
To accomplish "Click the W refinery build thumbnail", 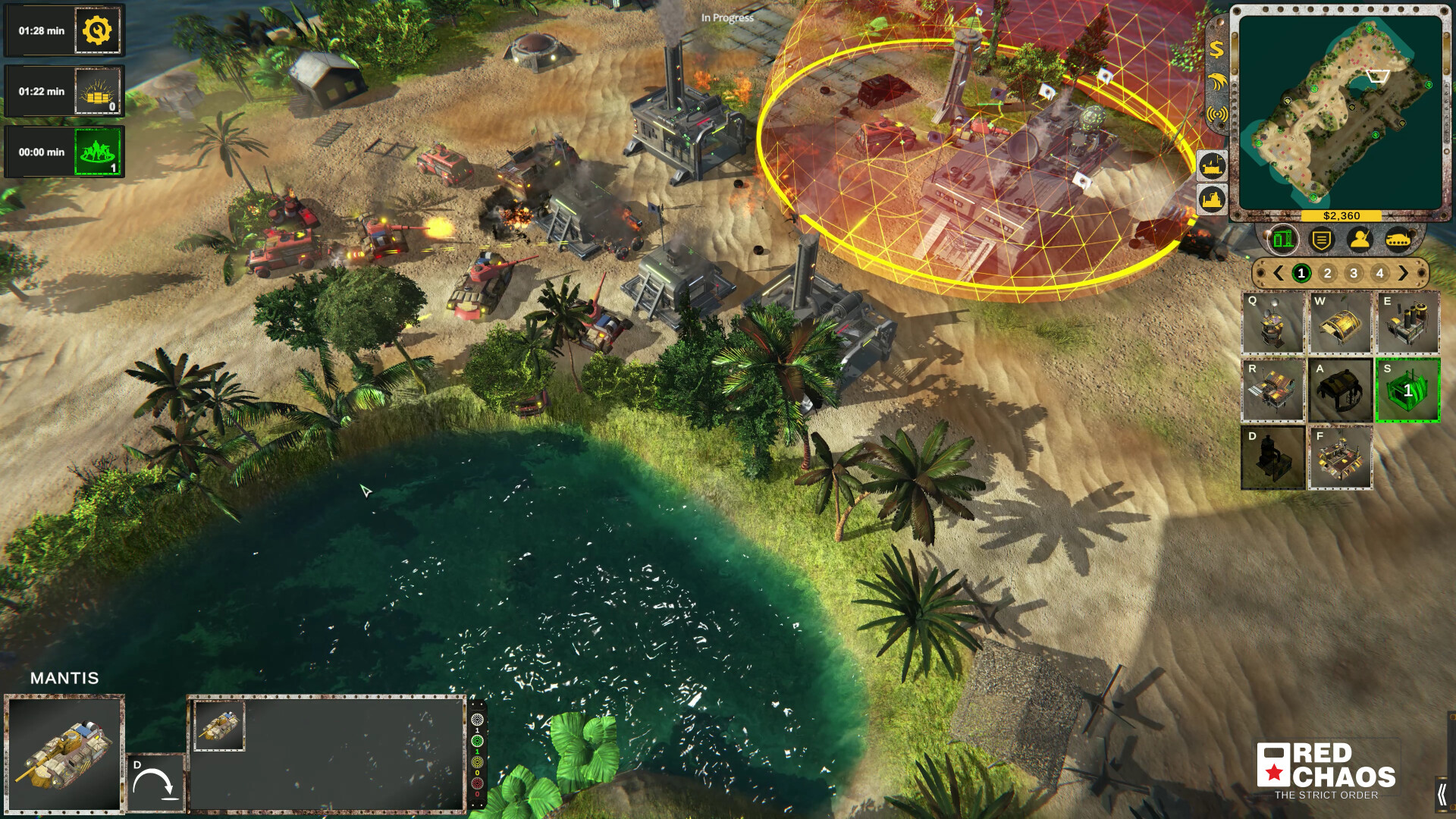I will click(x=1340, y=322).
